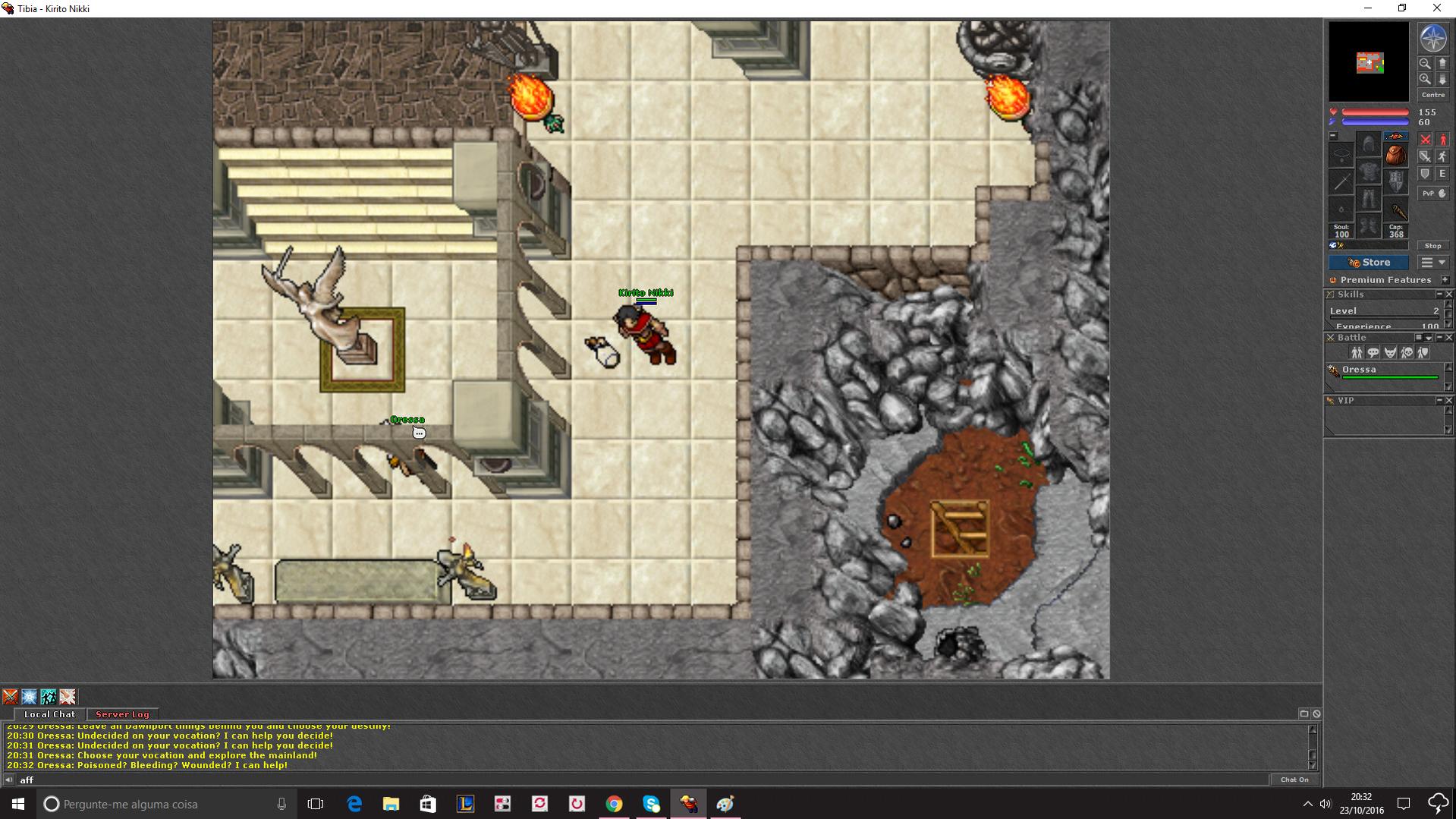
Task: Close the VIP panel
Action: pyautogui.click(x=1448, y=401)
